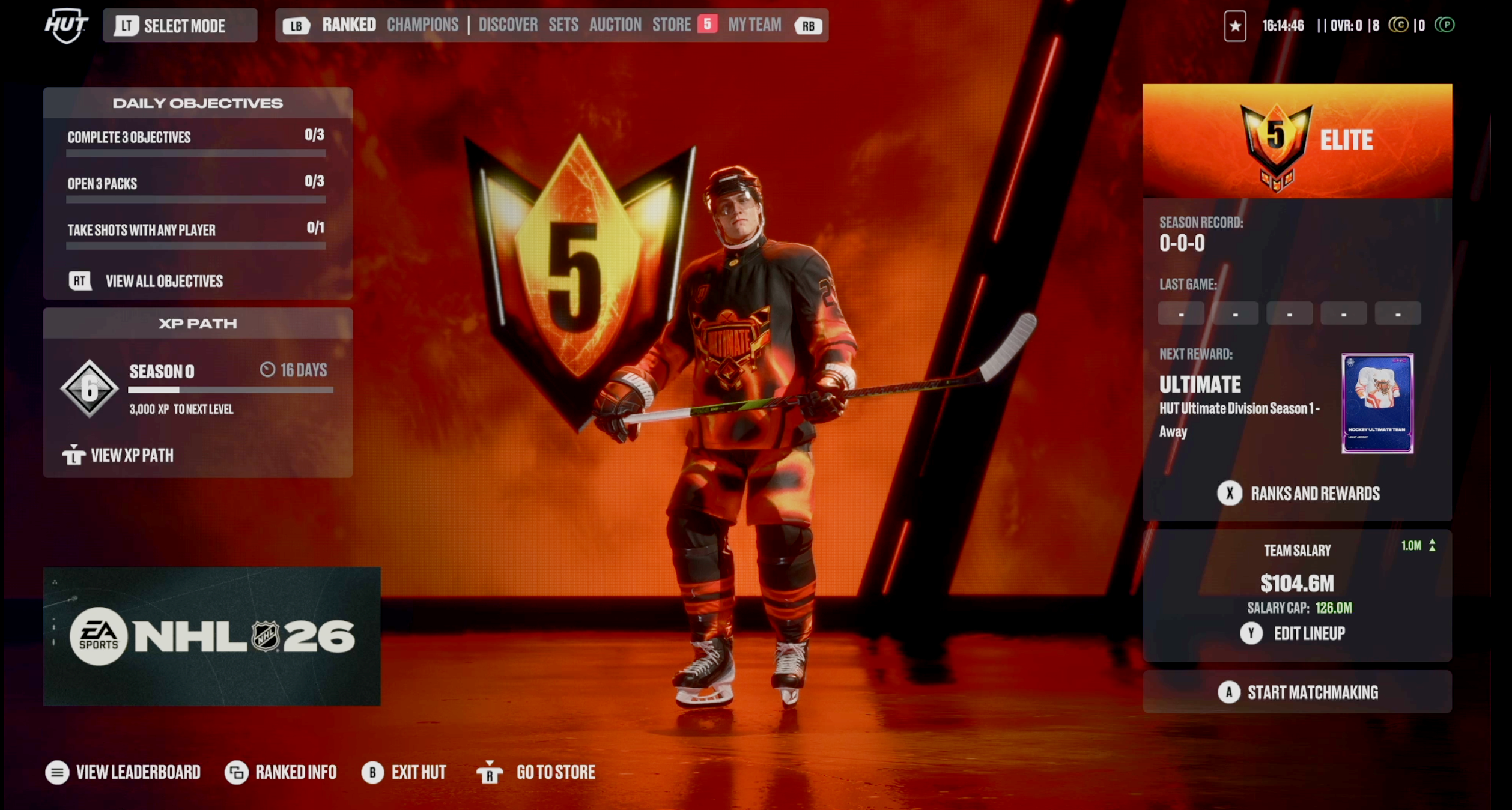This screenshot has height=810, width=1512.
Task: Select the Sets tab
Action: (x=563, y=25)
